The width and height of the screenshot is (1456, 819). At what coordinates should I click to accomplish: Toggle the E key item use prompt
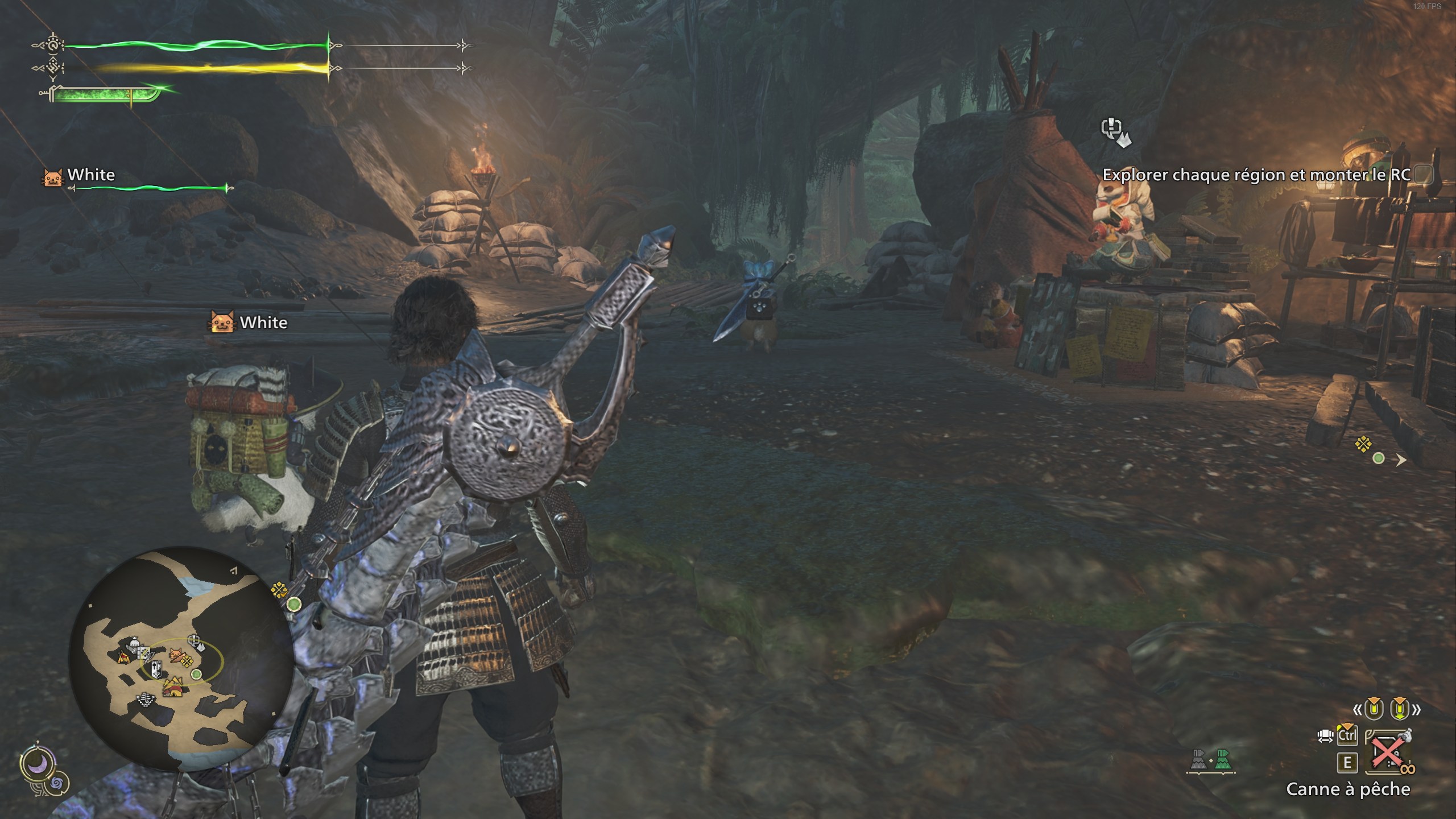pyautogui.click(x=1347, y=763)
